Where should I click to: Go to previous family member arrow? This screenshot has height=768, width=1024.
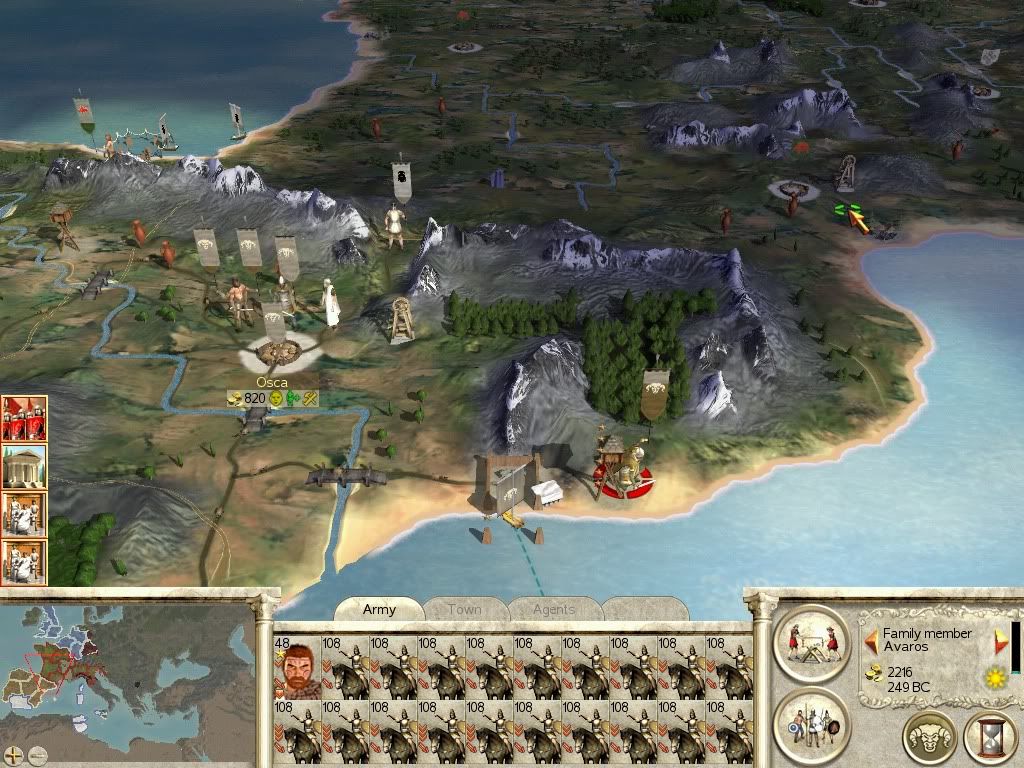(x=872, y=640)
